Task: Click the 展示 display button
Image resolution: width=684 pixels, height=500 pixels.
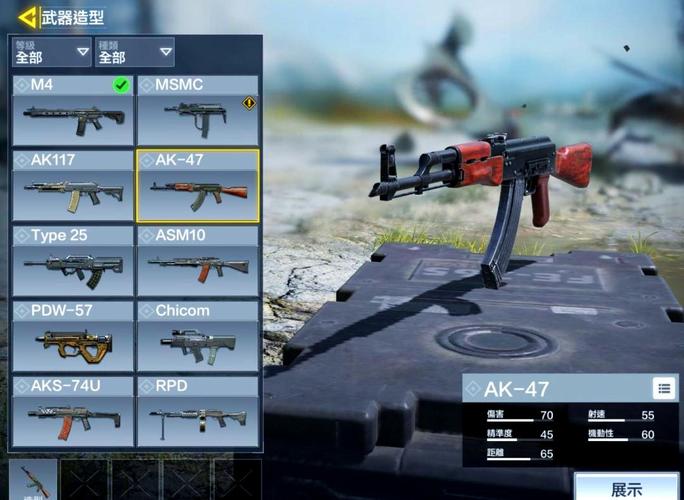Action: point(627,489)
